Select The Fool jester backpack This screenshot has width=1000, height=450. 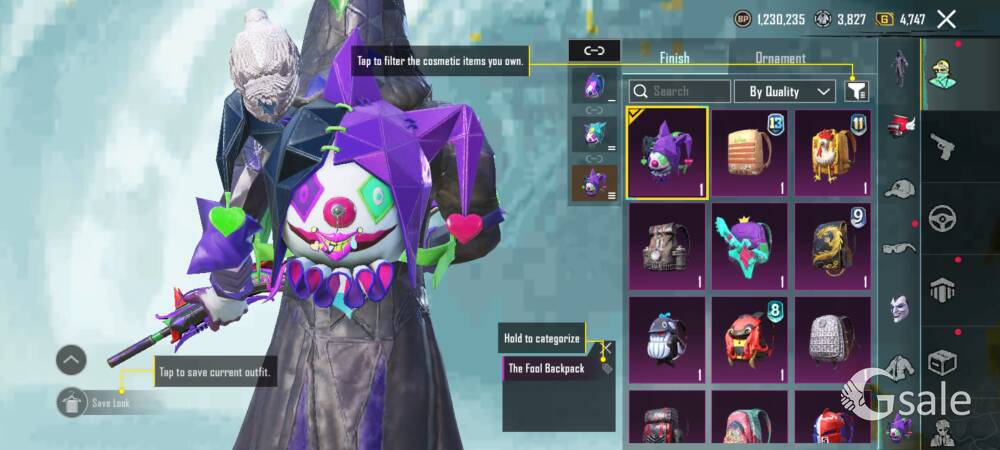[667, 153]
